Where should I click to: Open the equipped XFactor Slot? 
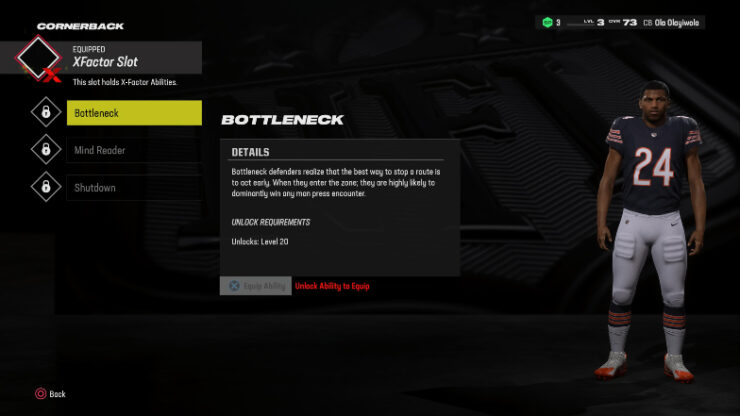[x=110, y=62]
